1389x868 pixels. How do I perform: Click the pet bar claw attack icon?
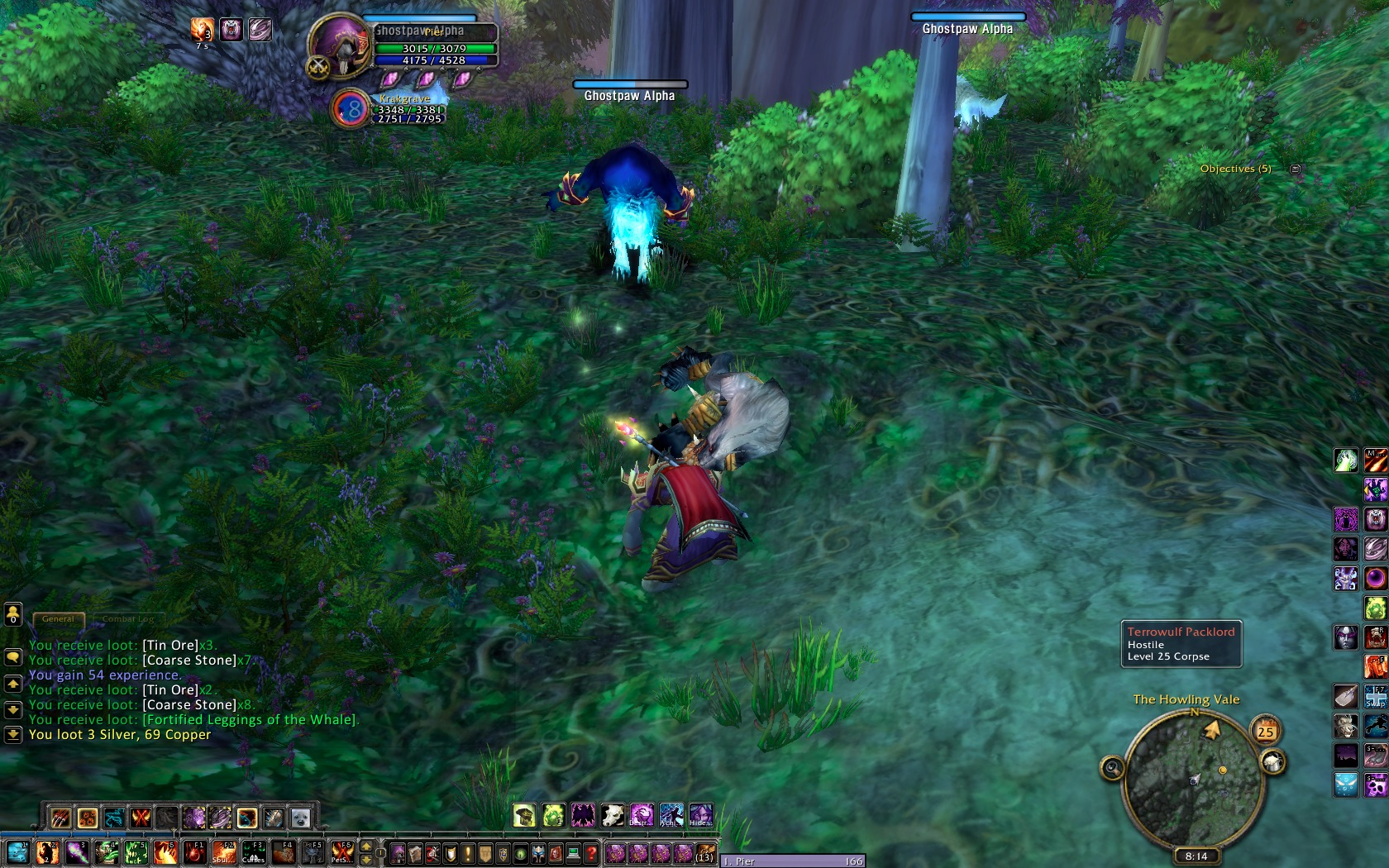point(61,818)
